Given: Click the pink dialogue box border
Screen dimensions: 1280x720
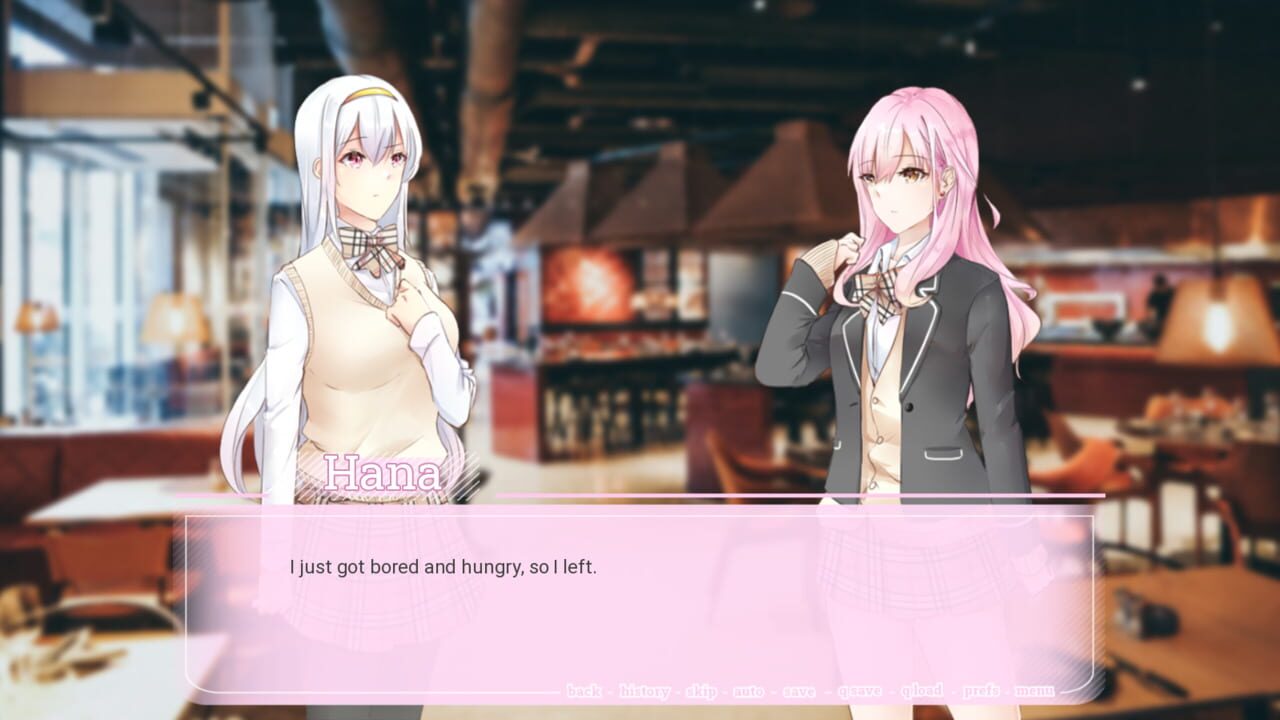Looking at the screenshot, I should pyautogui.click(x=640, y=514).
